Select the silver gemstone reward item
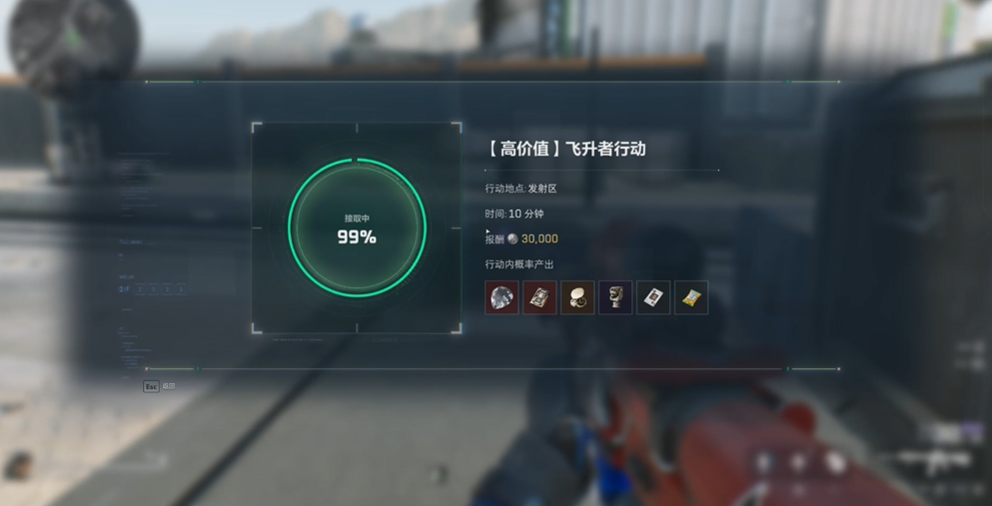 [502, 297]
